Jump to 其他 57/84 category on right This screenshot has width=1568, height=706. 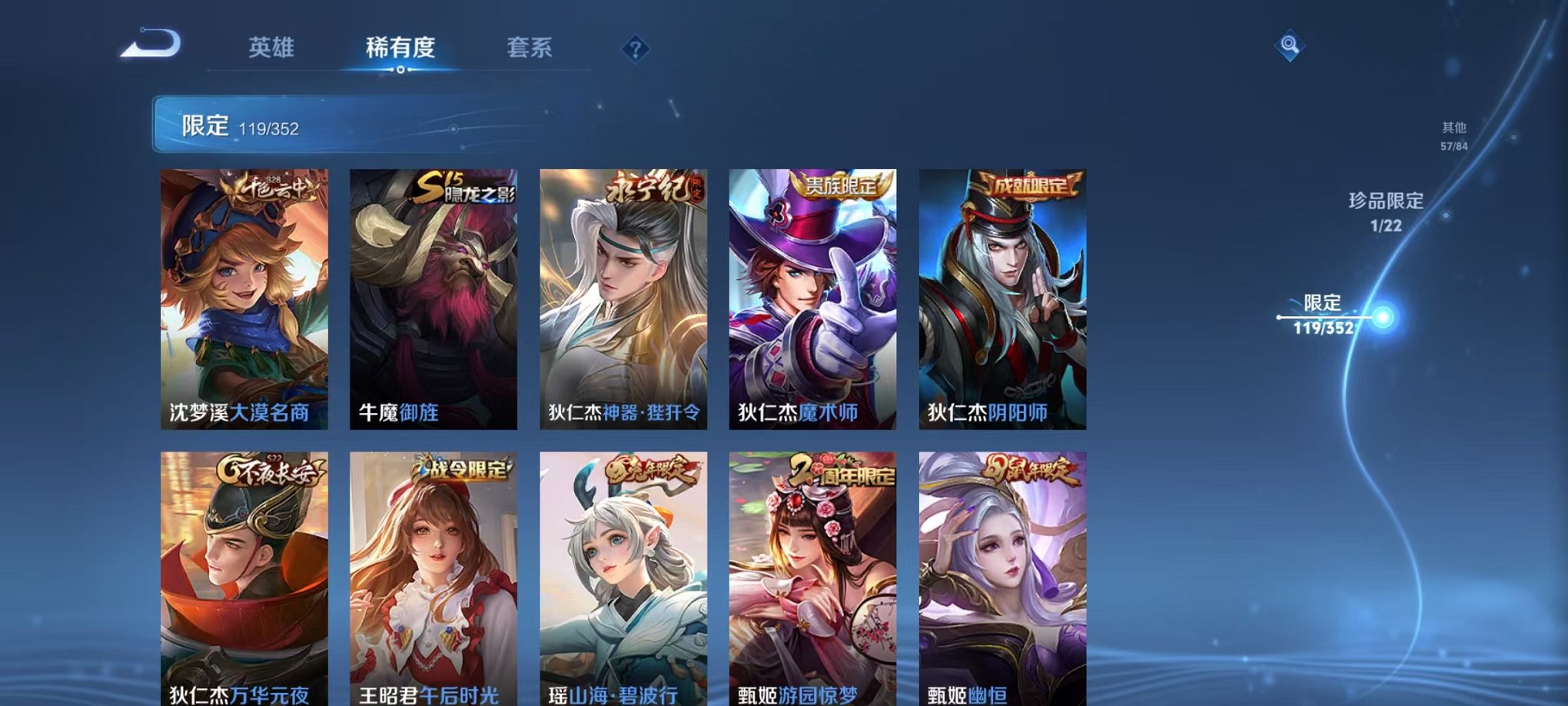(1453, 135)
